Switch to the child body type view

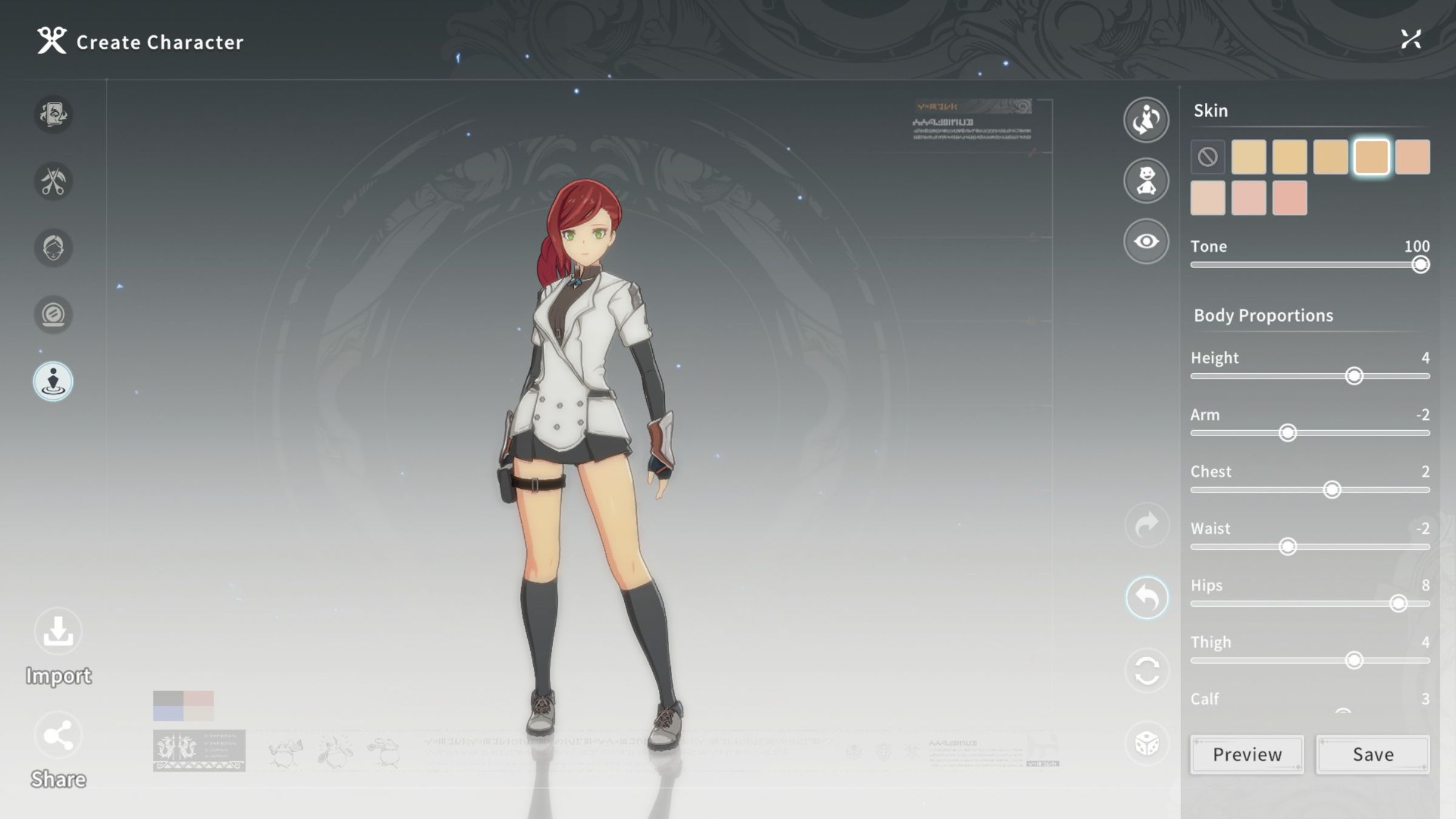pyautogui.click(x=1146, y=180)
